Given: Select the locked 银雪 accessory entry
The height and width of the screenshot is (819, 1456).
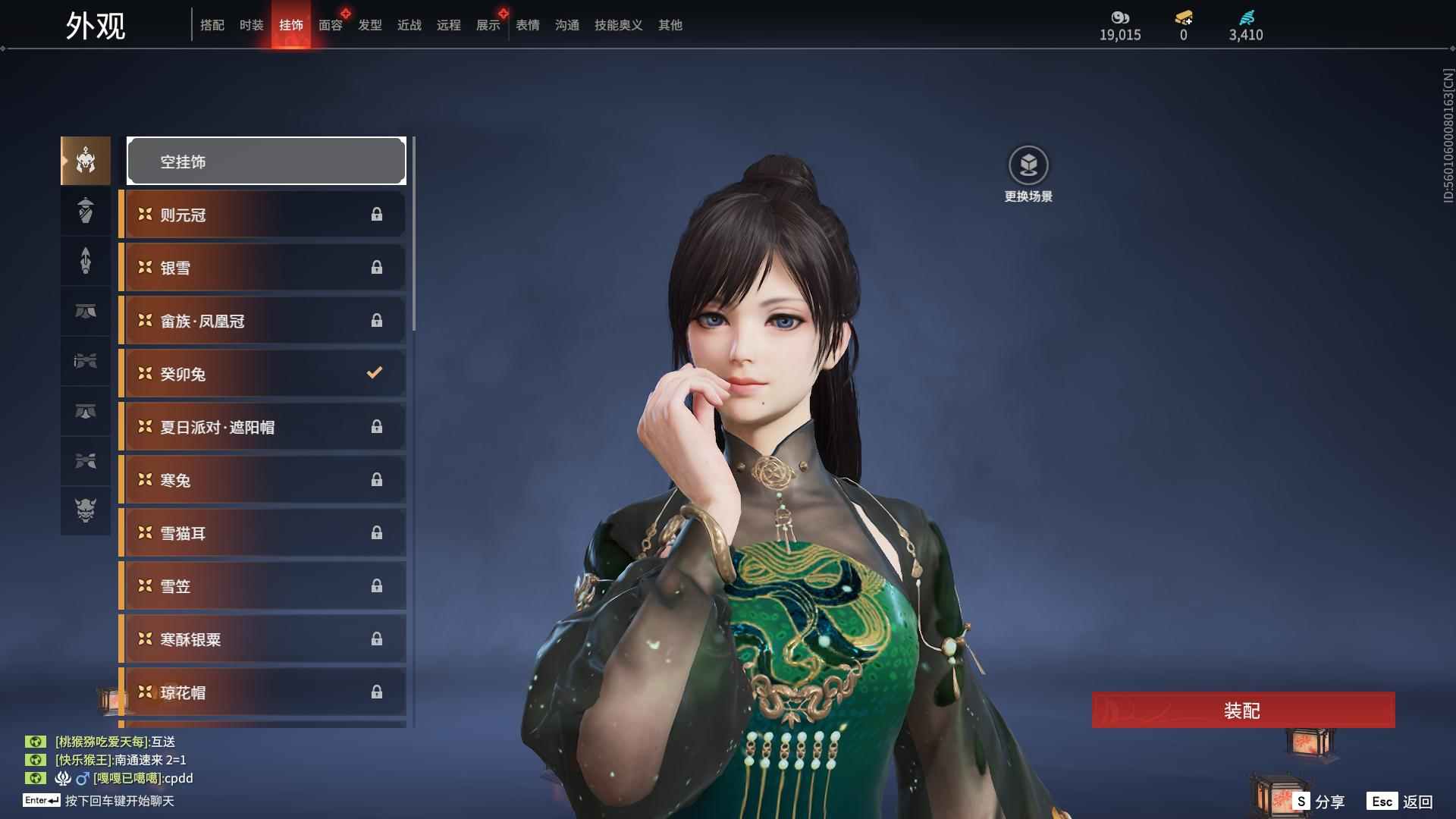Looking at the screenshot, I should point(262,267).
